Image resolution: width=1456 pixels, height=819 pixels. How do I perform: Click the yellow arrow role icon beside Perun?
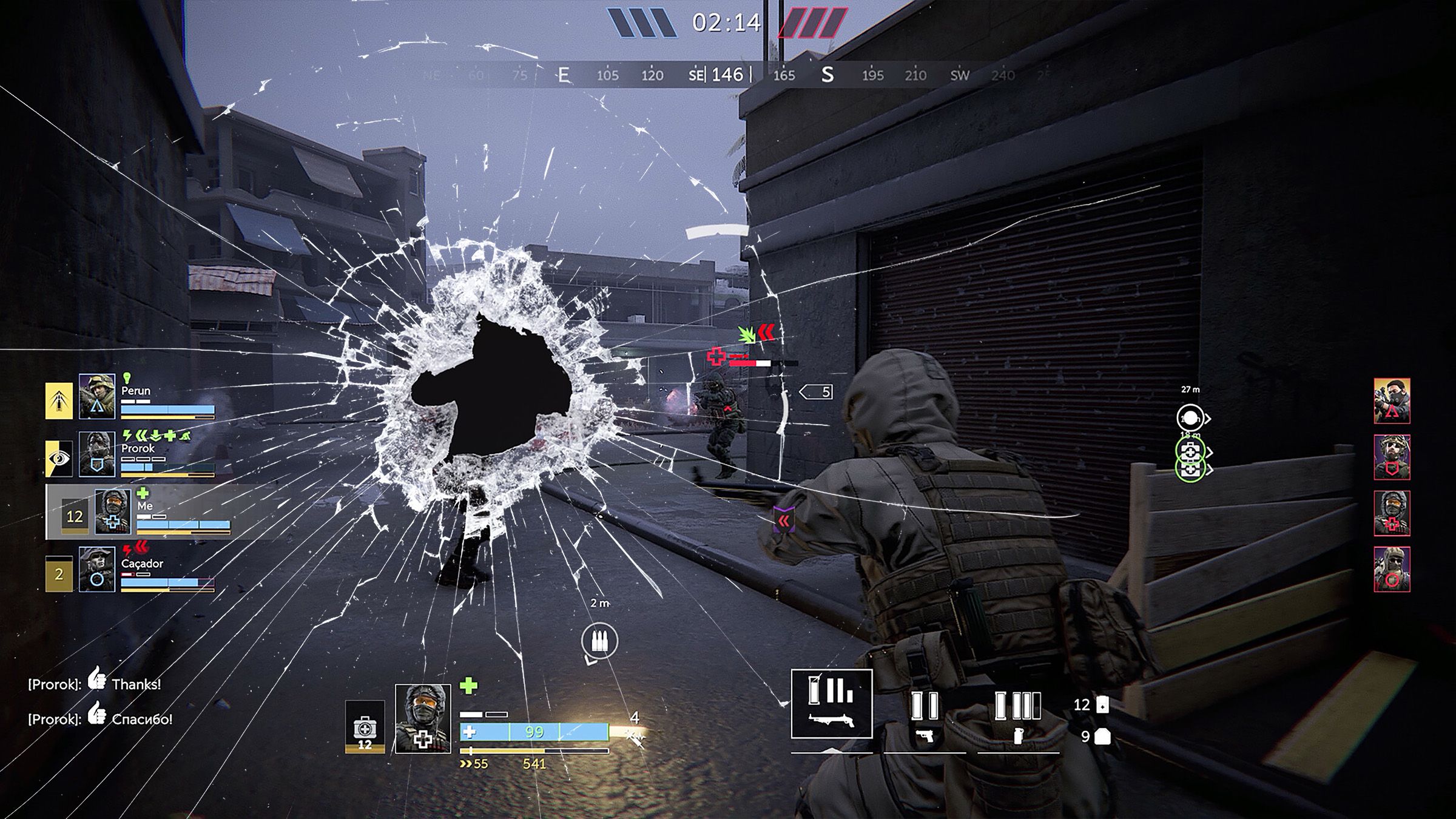pos(59,400)
